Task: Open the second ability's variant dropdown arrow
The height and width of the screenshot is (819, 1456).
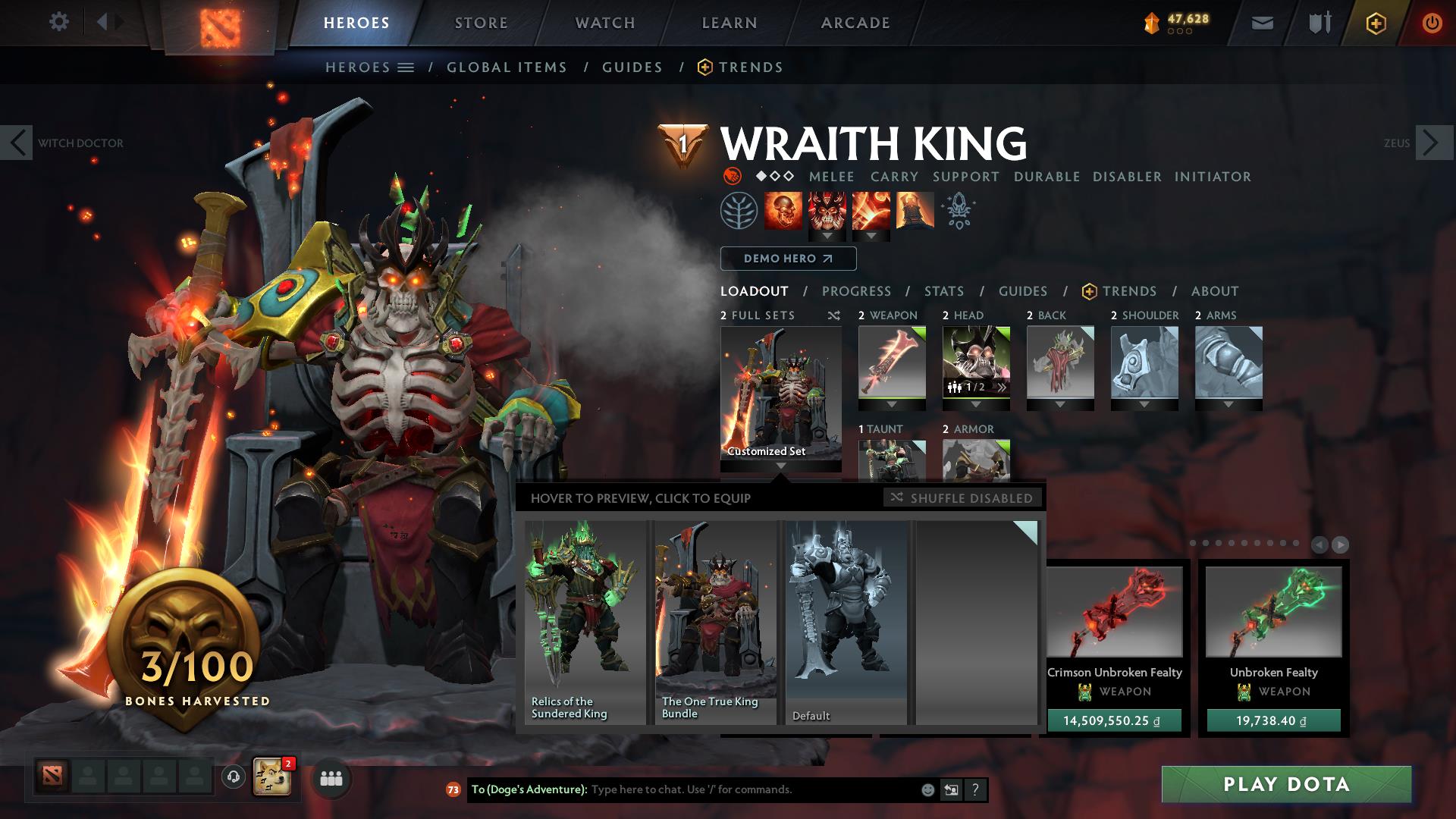Action: point(827,235)
